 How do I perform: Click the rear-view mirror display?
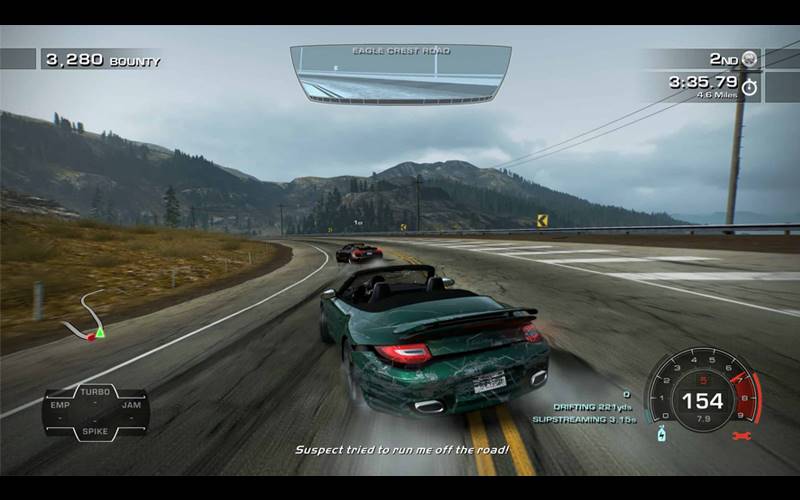tap(399, 73)
